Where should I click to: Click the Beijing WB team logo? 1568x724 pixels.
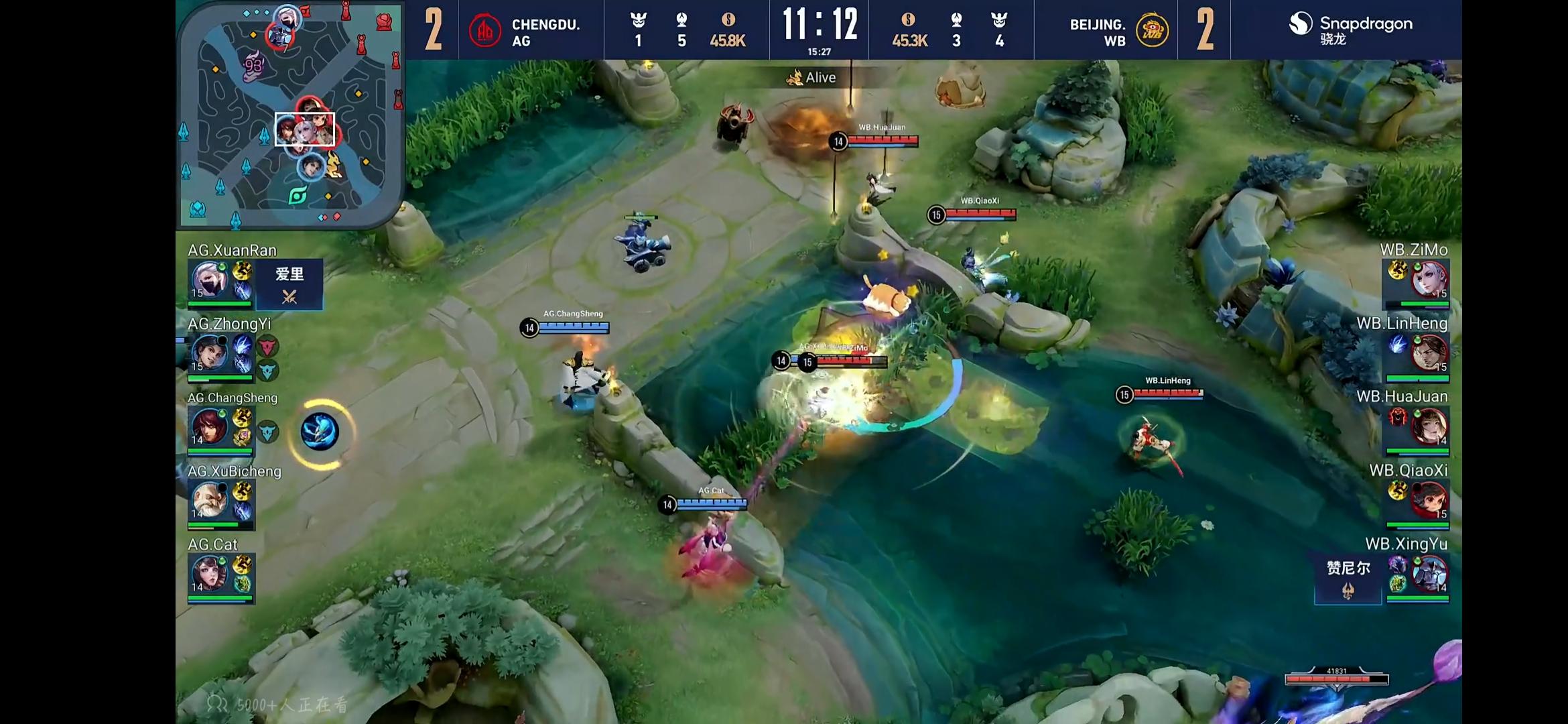[1152, 31]
